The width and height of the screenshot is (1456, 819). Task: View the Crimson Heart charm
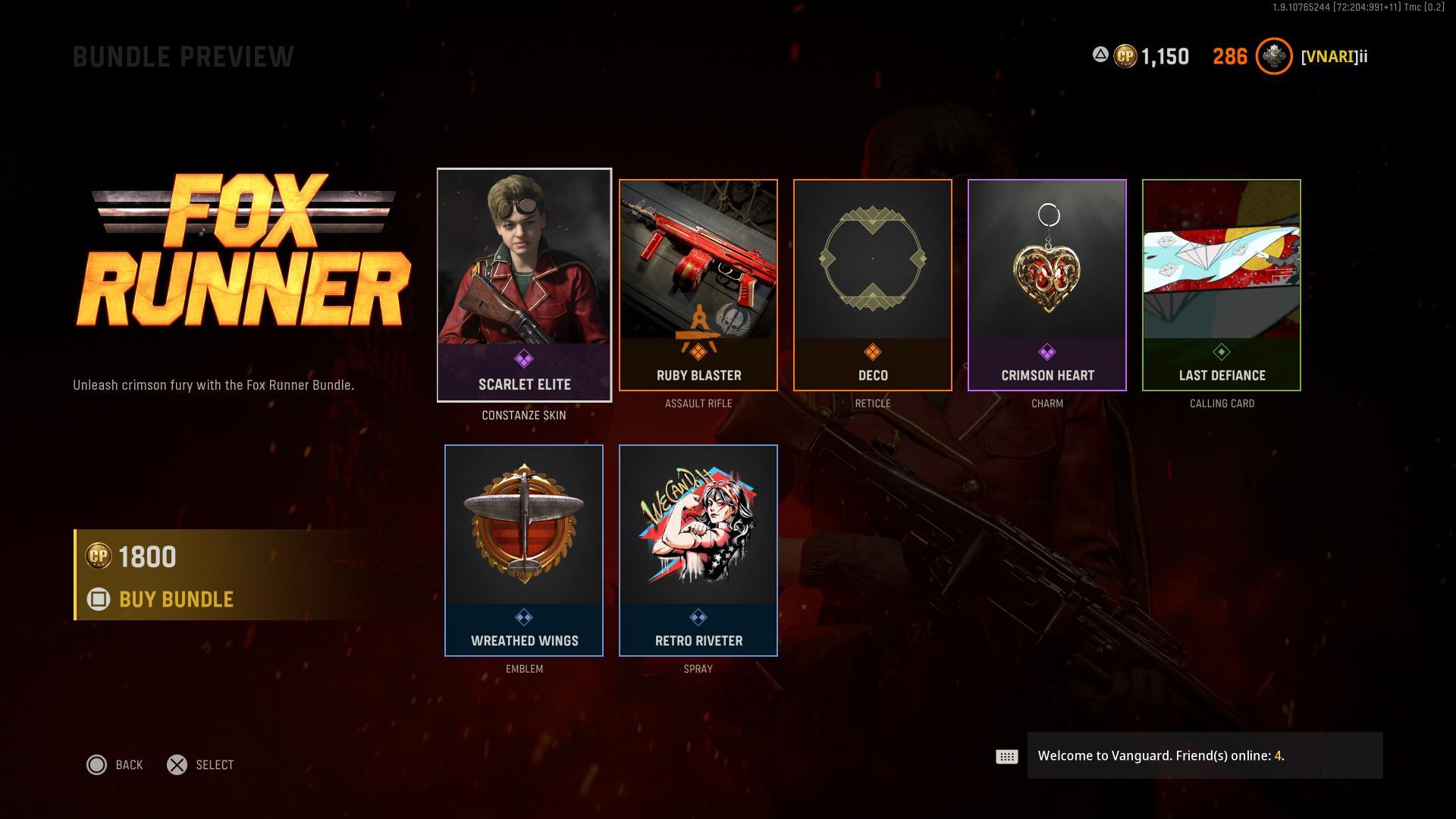[x=1046, y=285]
